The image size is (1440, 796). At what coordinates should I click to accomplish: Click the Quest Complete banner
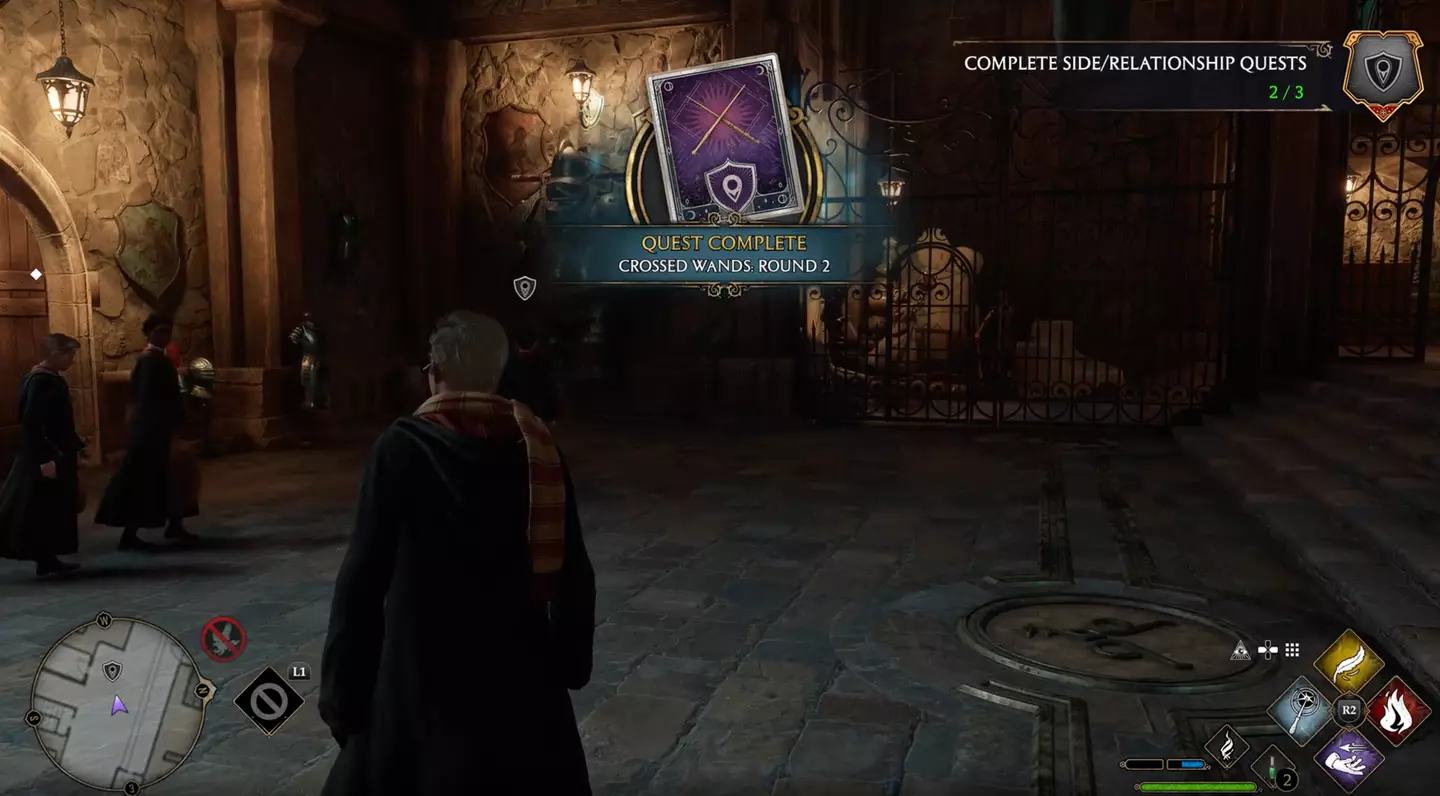pos(725,254)
